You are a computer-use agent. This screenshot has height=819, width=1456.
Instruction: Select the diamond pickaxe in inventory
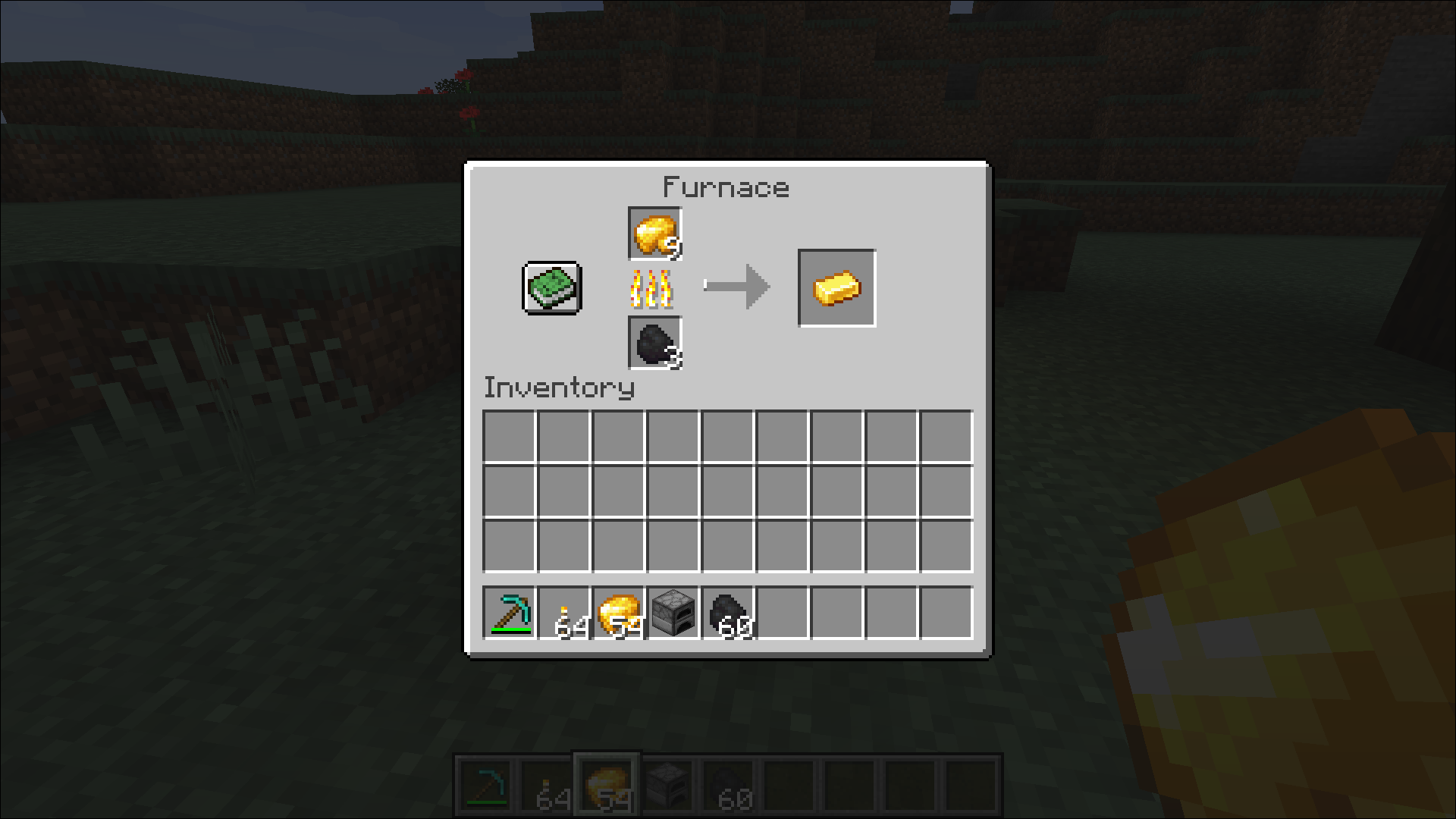tap(510, 613)
